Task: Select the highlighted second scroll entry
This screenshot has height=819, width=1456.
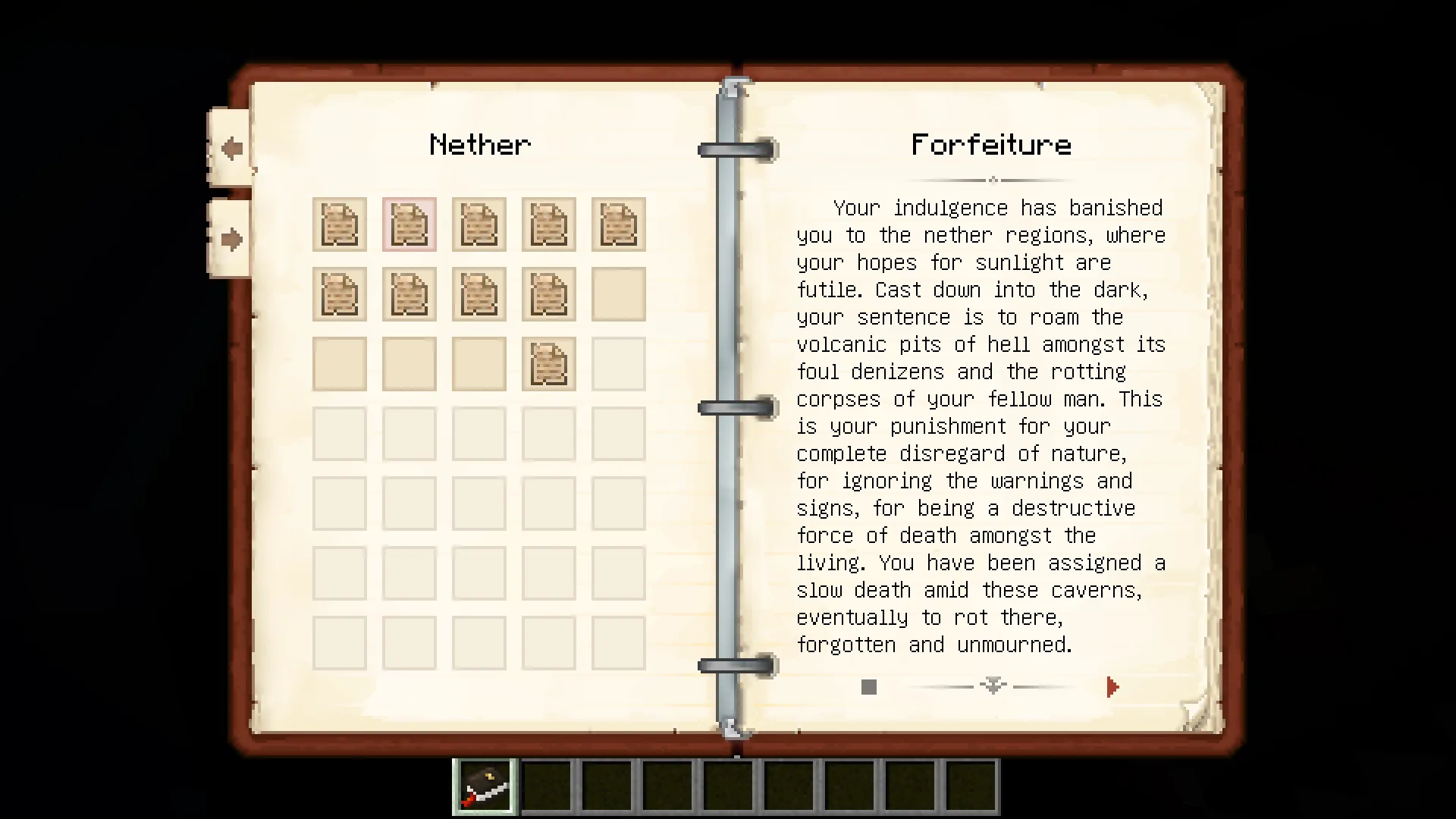Action: pos(409,224)
